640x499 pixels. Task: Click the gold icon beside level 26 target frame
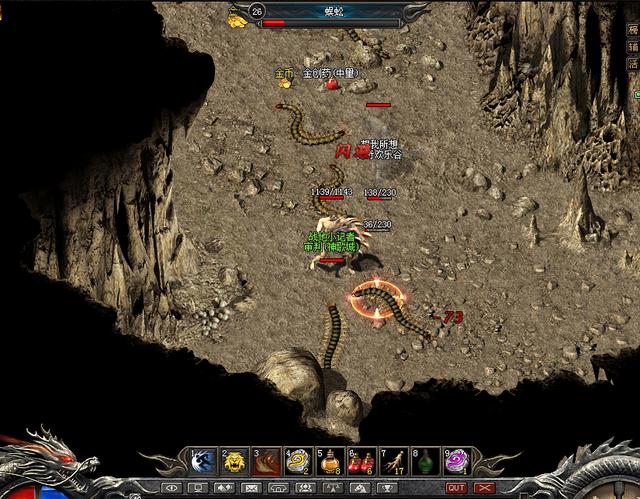pos(237,17)
